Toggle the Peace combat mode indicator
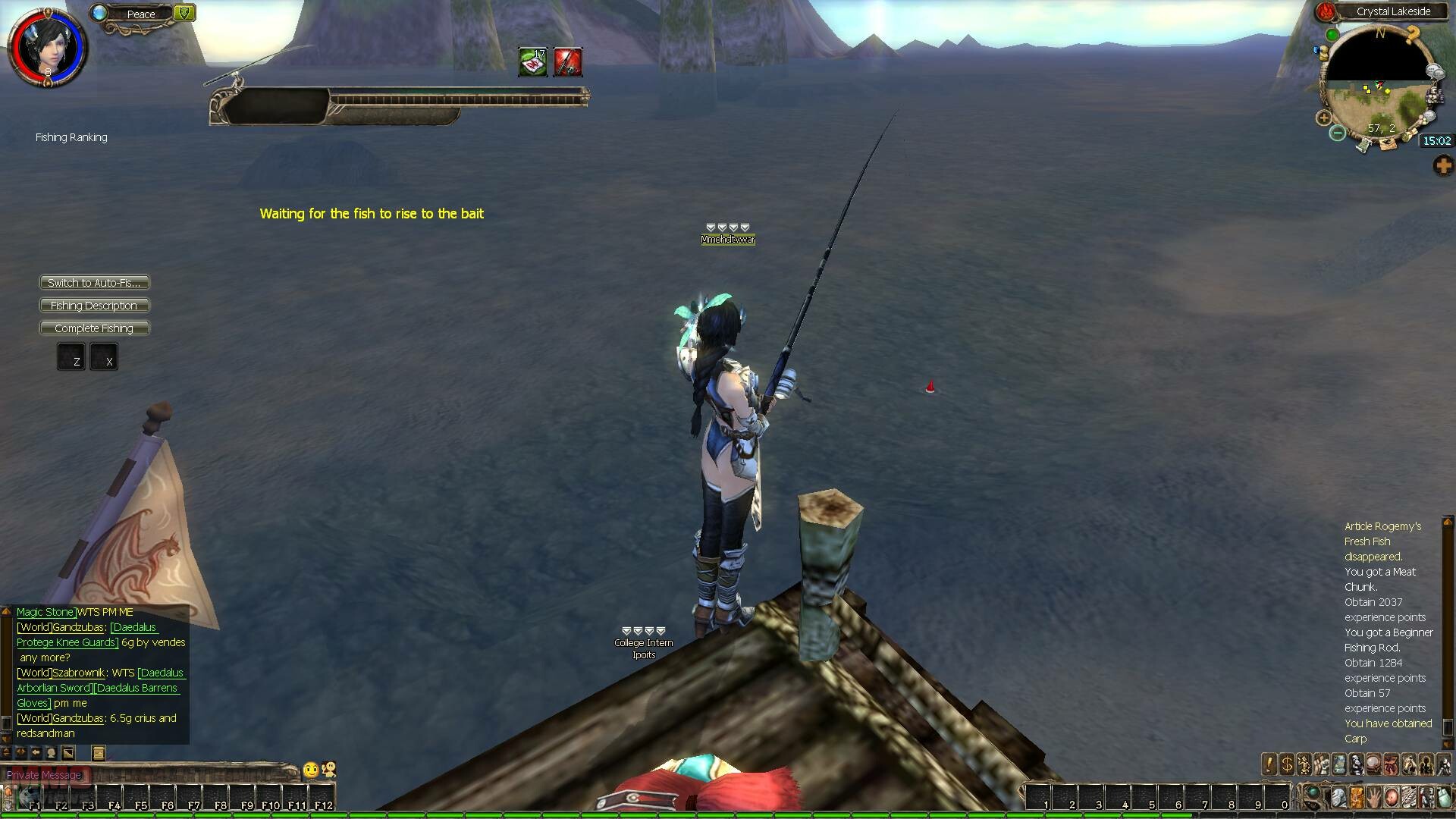This screenshot has height=819, width=1456. 141,14
